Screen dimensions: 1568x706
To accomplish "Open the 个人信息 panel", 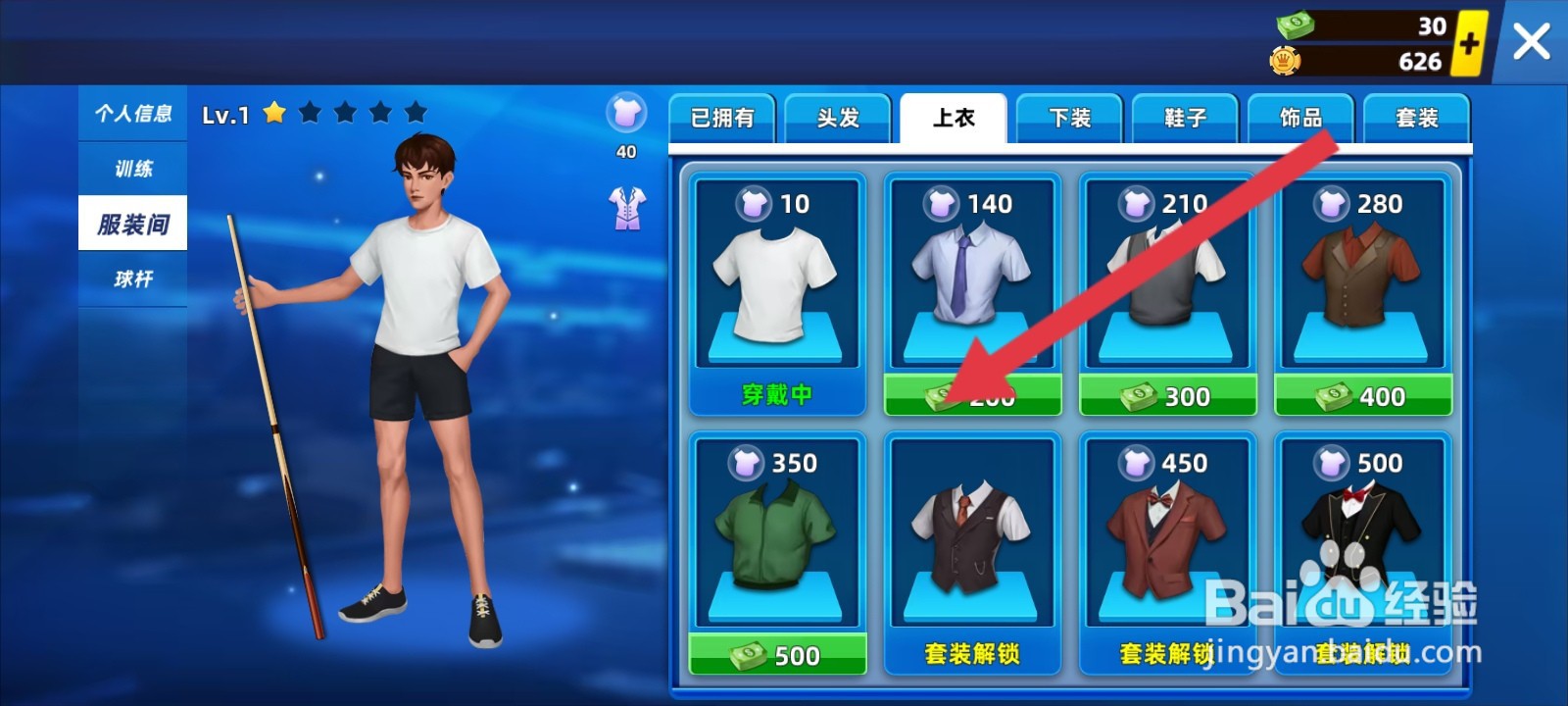I will (132, 113).
